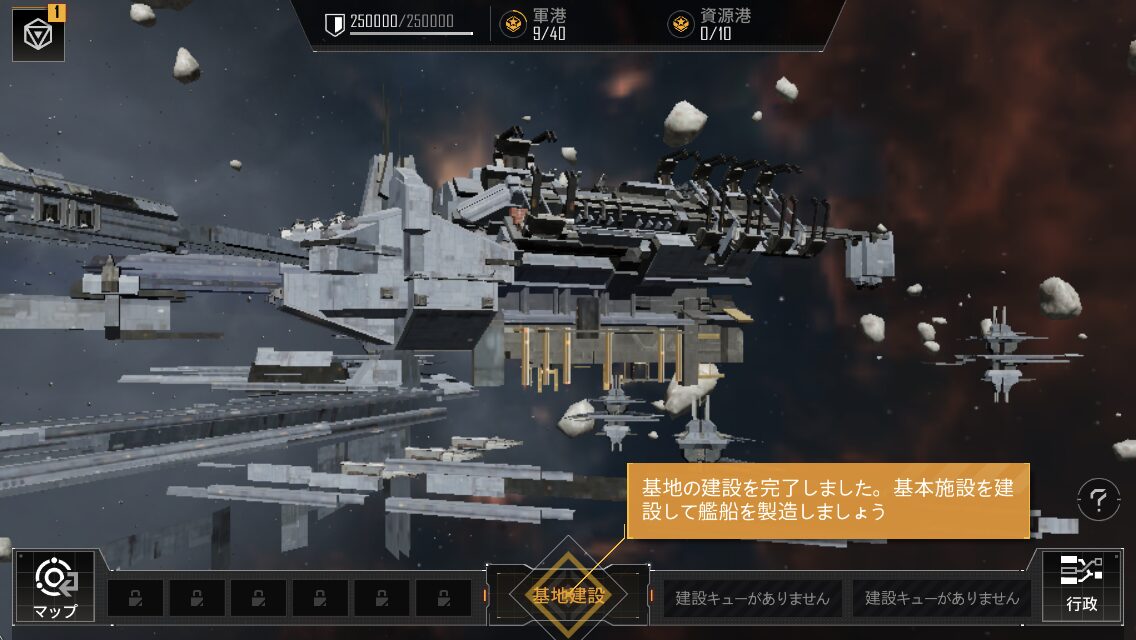Select the 基地建設 base construction button
This screenshot has width=1136, height=640.
point(568,596)
